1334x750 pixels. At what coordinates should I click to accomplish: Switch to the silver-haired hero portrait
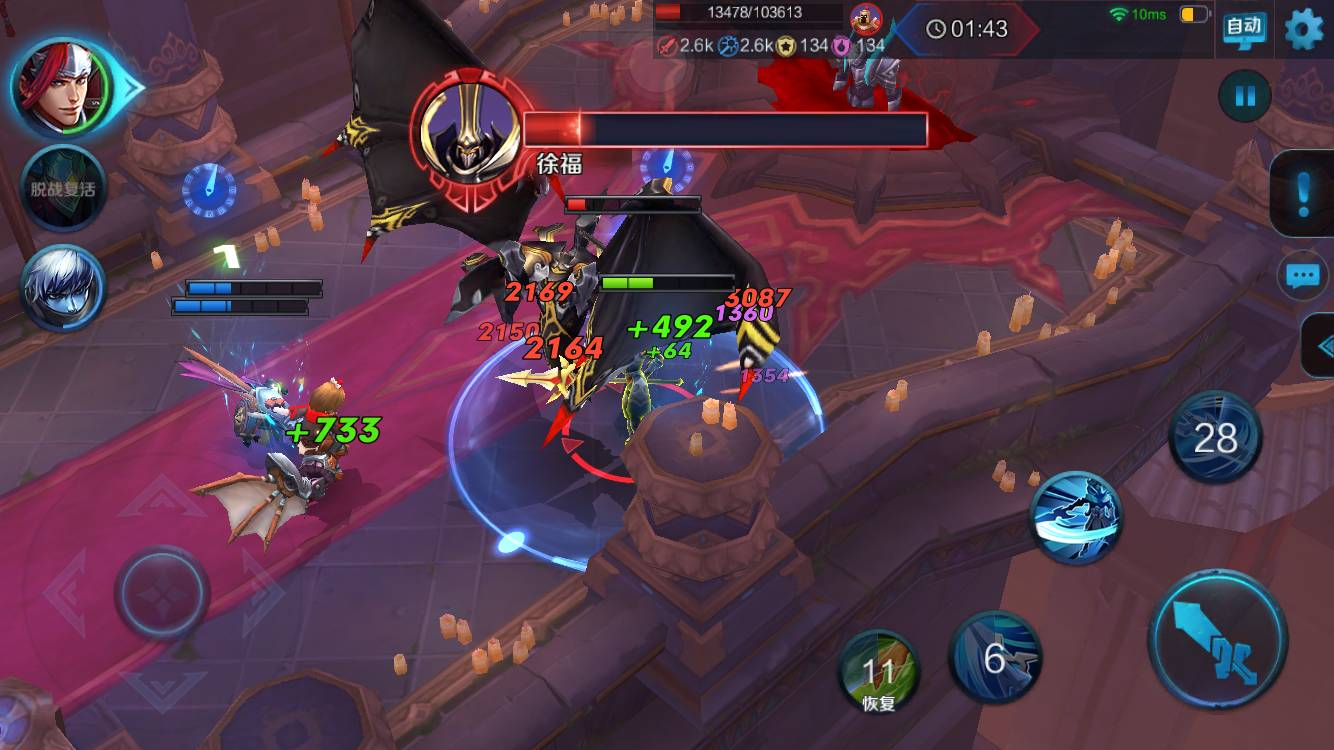[x=63, y=288]
